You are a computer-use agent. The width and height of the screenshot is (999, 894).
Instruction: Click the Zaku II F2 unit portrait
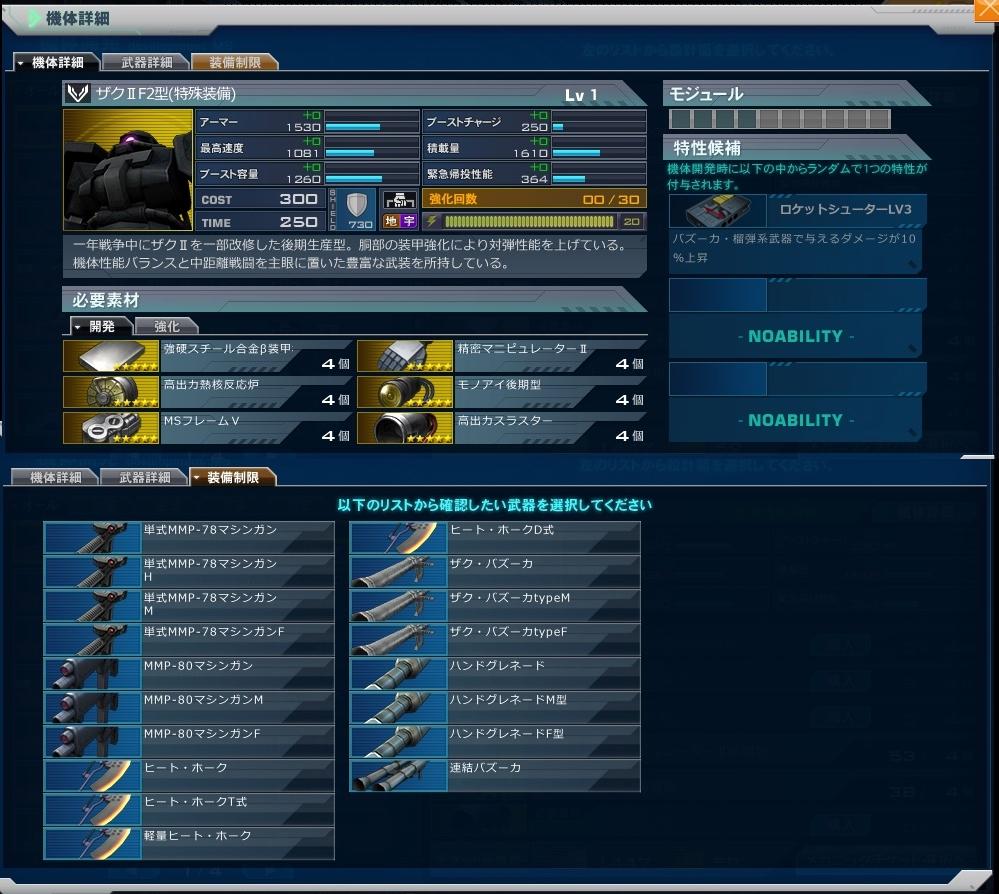click(x=128, y=170)
